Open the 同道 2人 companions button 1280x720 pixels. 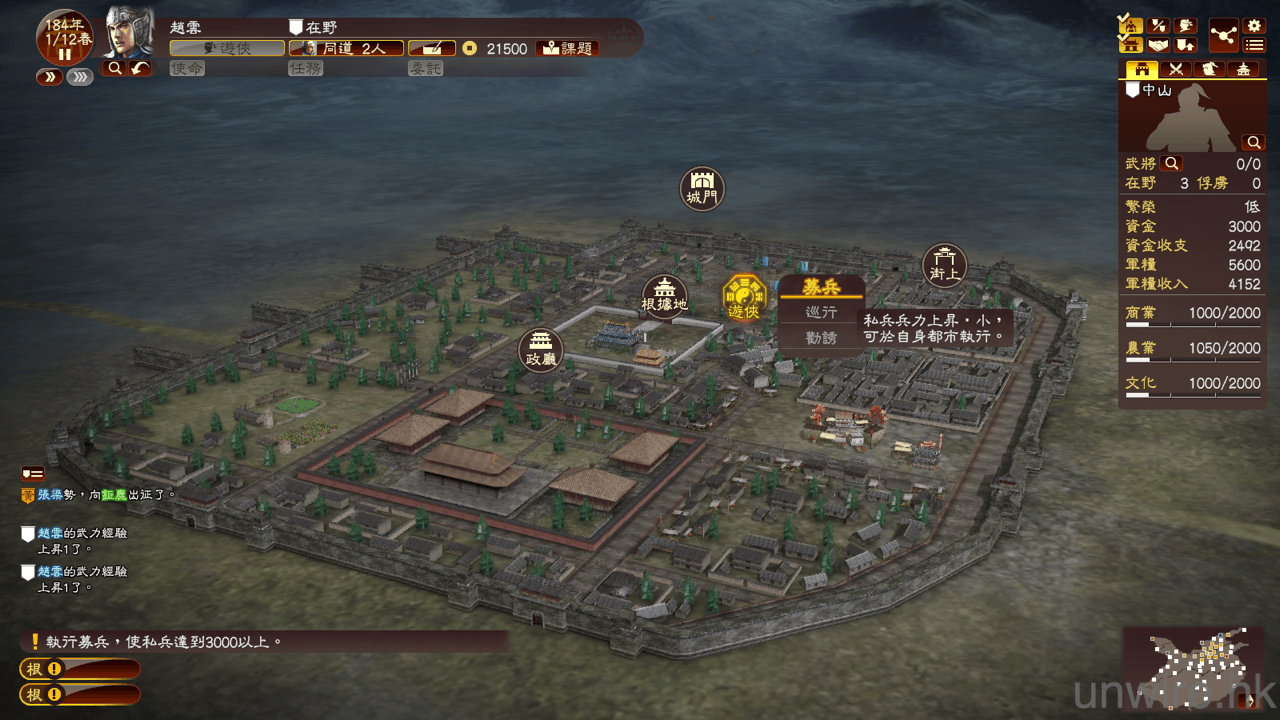pos(346,48)
